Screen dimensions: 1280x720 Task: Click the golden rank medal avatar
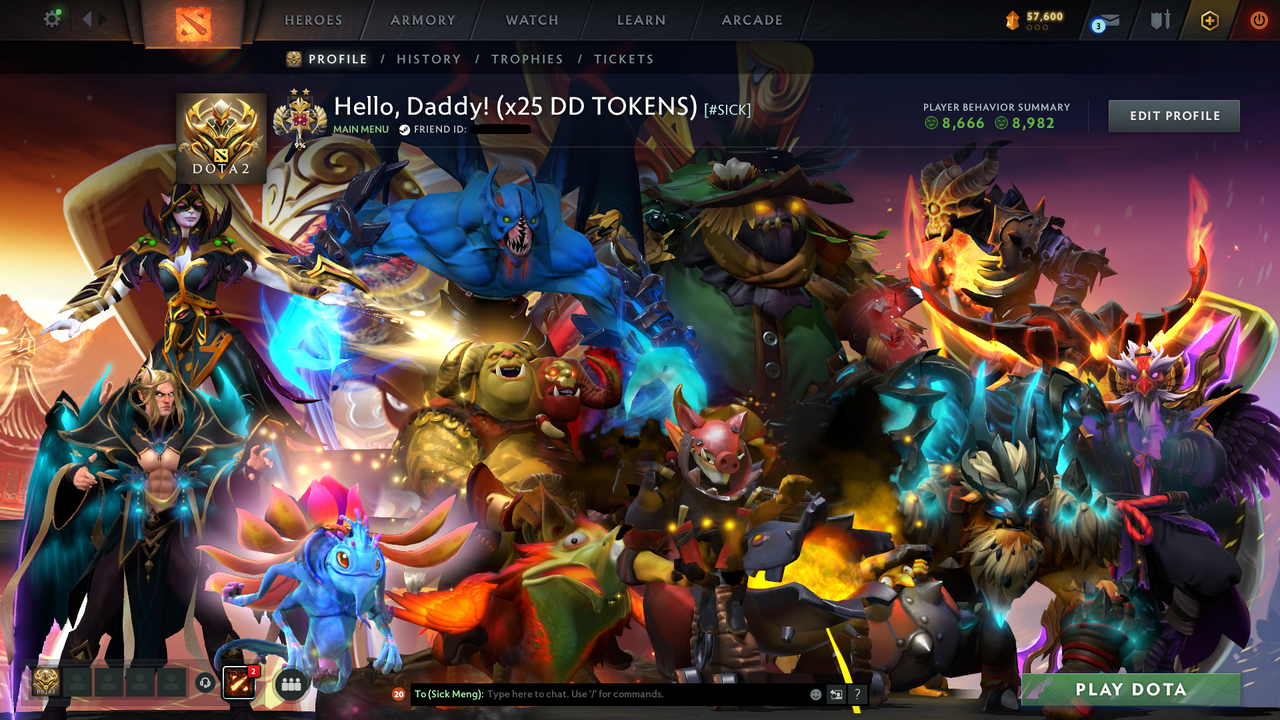pyautogui.click(x=221, y=135)
